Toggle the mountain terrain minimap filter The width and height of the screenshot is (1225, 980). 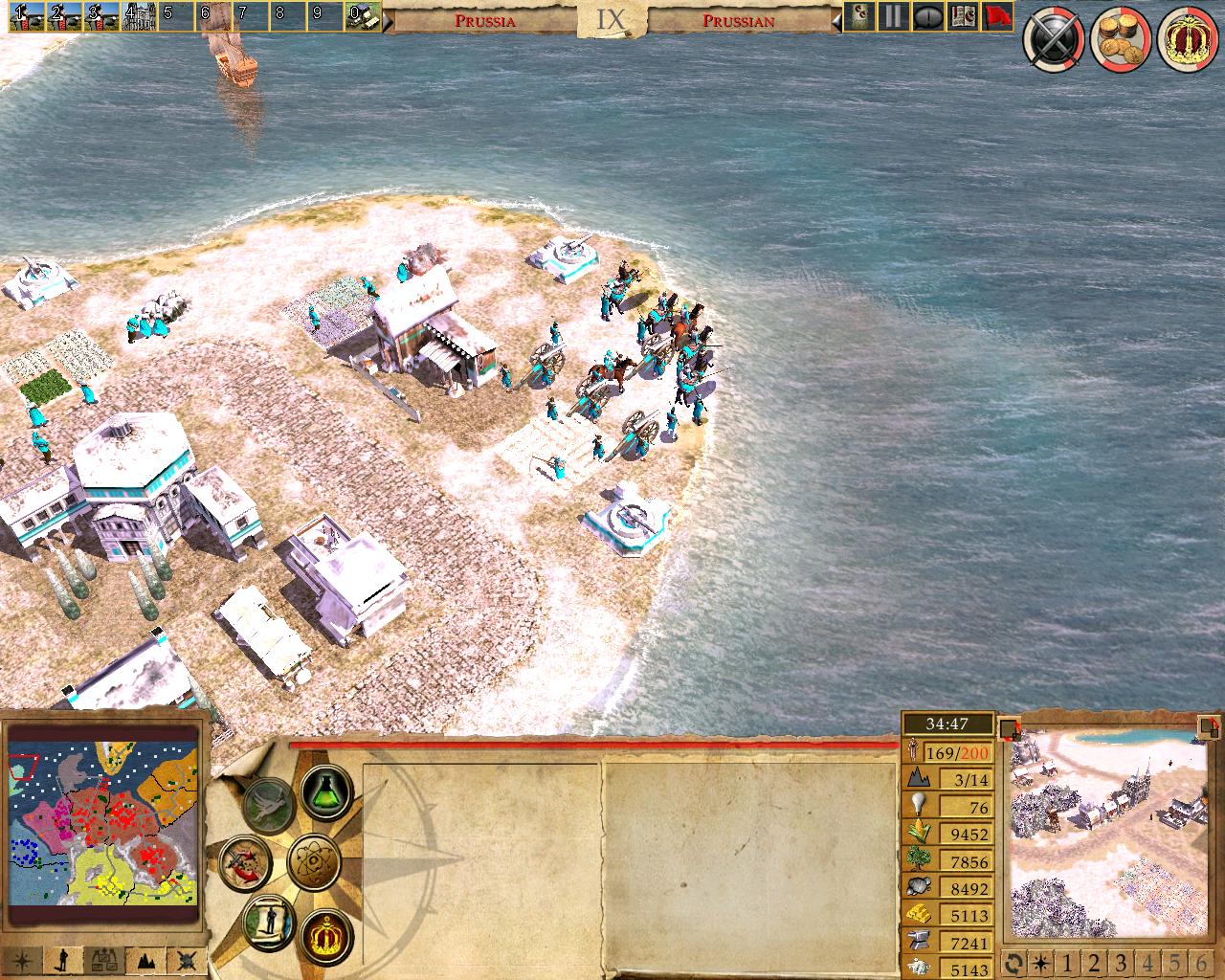pos(145,959)
